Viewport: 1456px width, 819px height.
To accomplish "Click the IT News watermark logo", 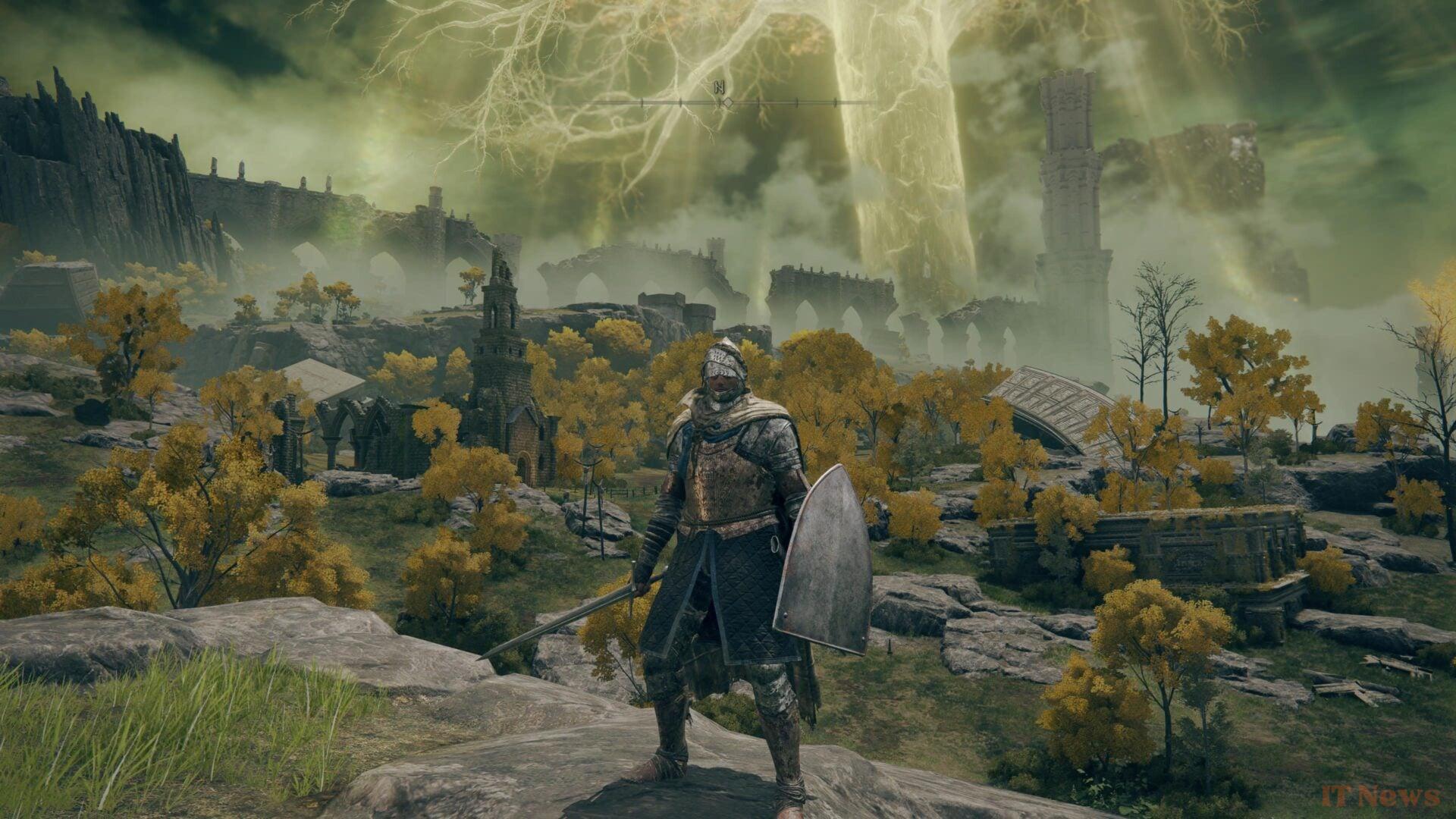I will click(x=1380, y=796).
